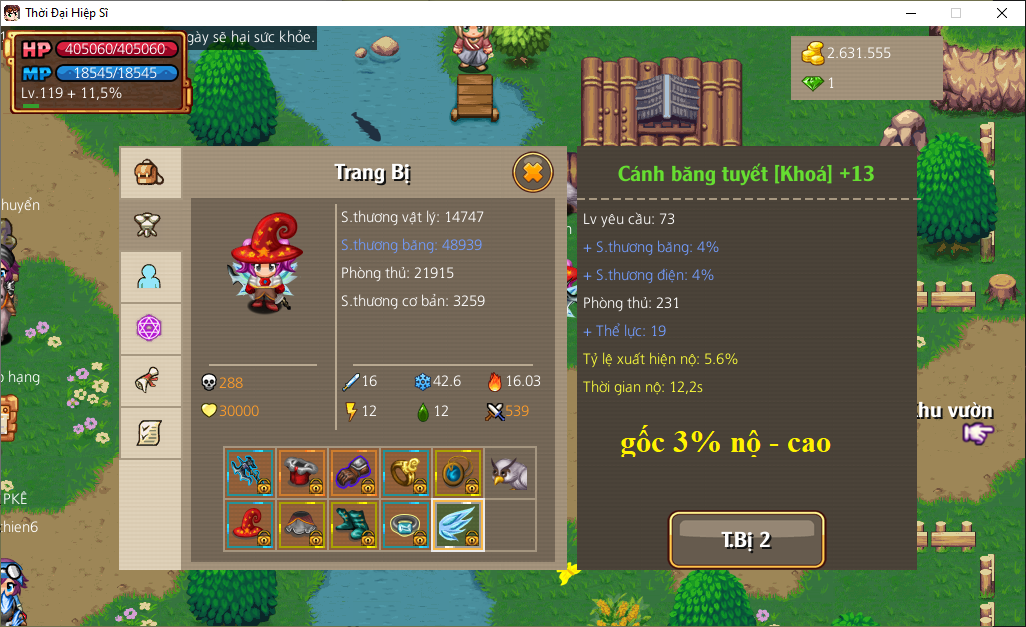Pick the gold ring equipment slot
The width and height of the screenshot is (1026, 627).
tap(406, 473)
